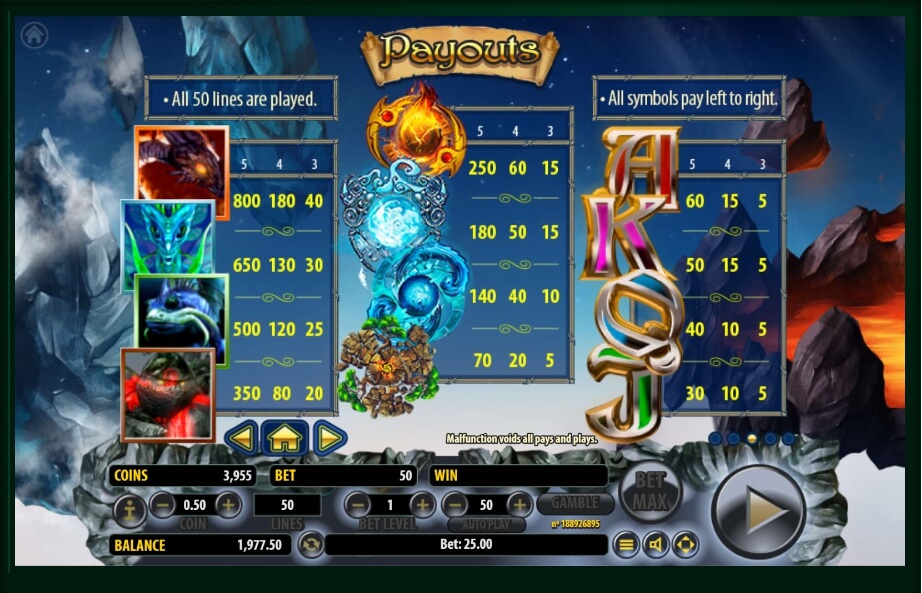Go to the previous payouts page
Image resolution: width=922 pixels, height=593 pixels.
242,437
